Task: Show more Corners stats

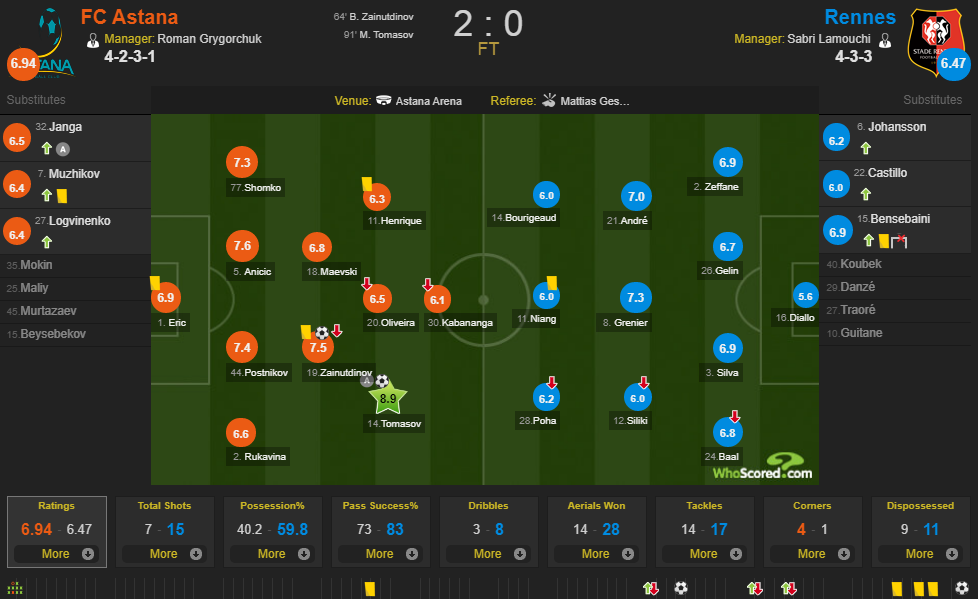Action: pos(811,553)
